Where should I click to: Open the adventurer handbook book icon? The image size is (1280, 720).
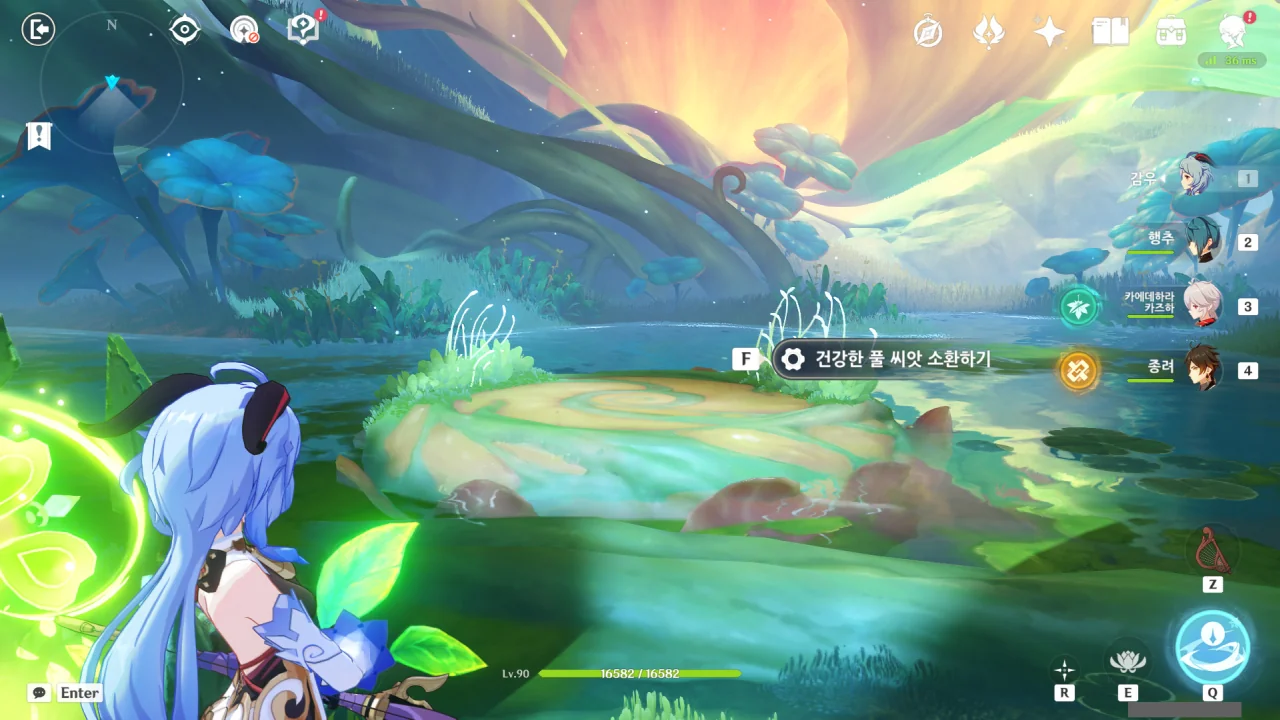click(x=1110, y=32)
